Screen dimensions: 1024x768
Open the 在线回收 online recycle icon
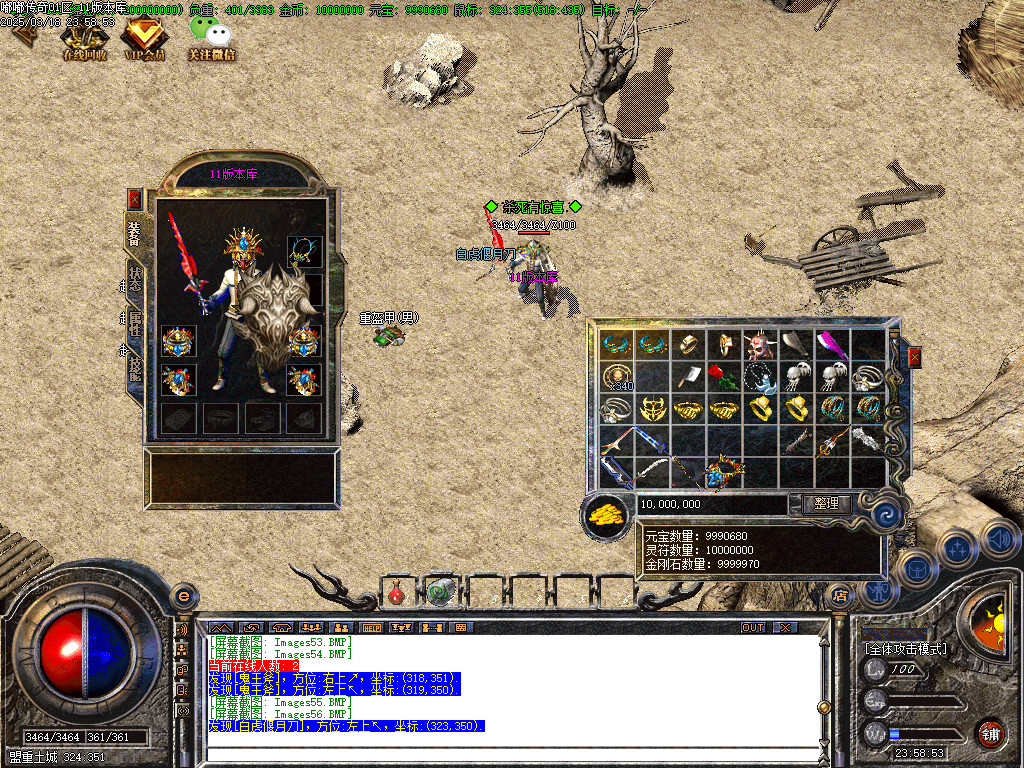[x=83, y=38]
